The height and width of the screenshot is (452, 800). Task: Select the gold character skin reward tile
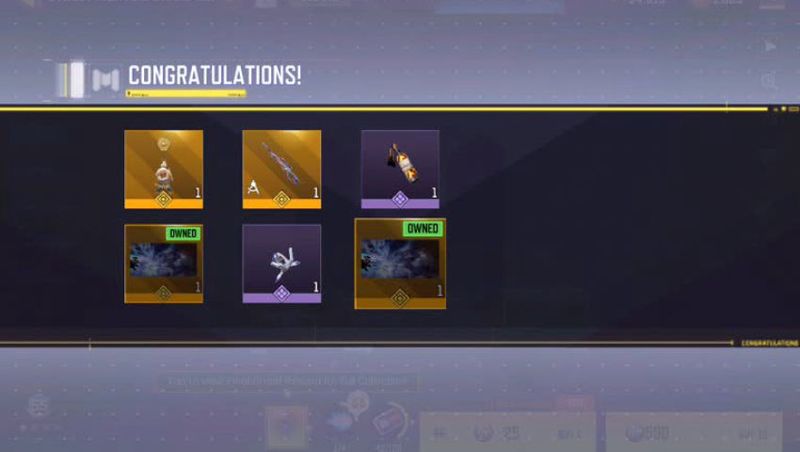(163, 168)
